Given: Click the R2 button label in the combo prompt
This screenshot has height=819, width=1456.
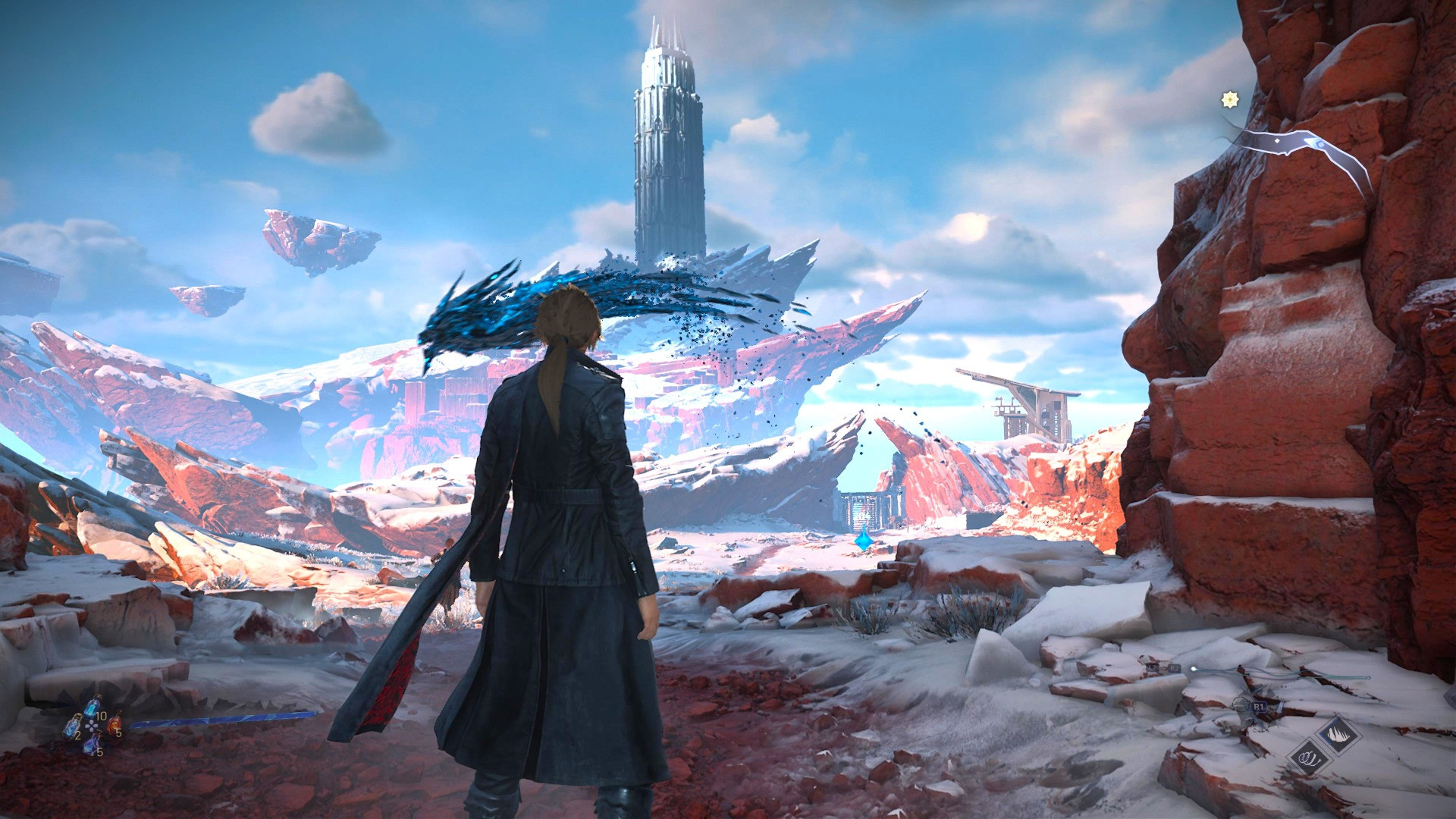Looking at the screenshot, I should click(1174, 668).
